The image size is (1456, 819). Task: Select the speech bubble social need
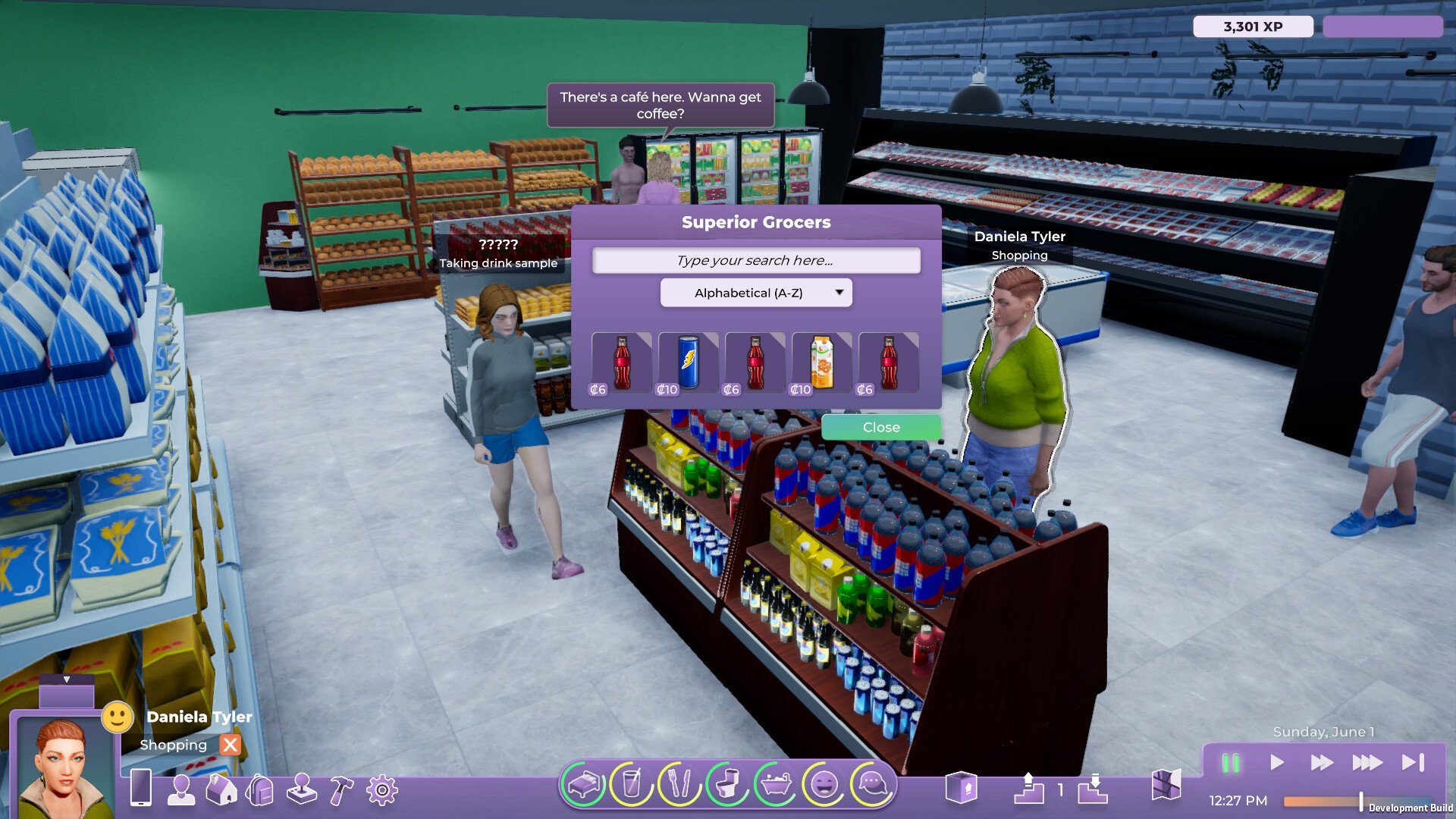(x=872, y=784)
